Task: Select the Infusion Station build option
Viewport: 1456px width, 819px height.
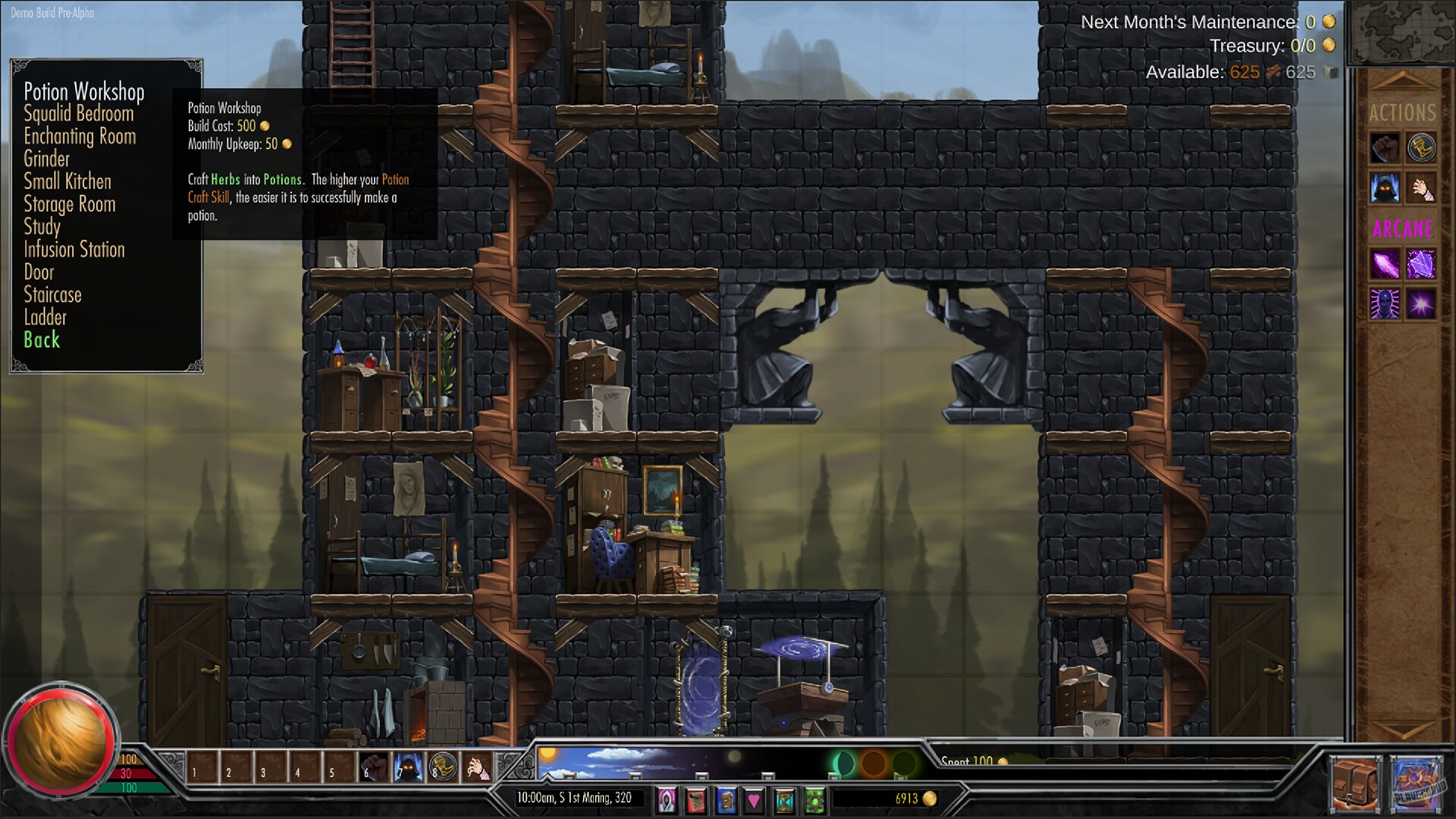Action: [x=74, y=249]
